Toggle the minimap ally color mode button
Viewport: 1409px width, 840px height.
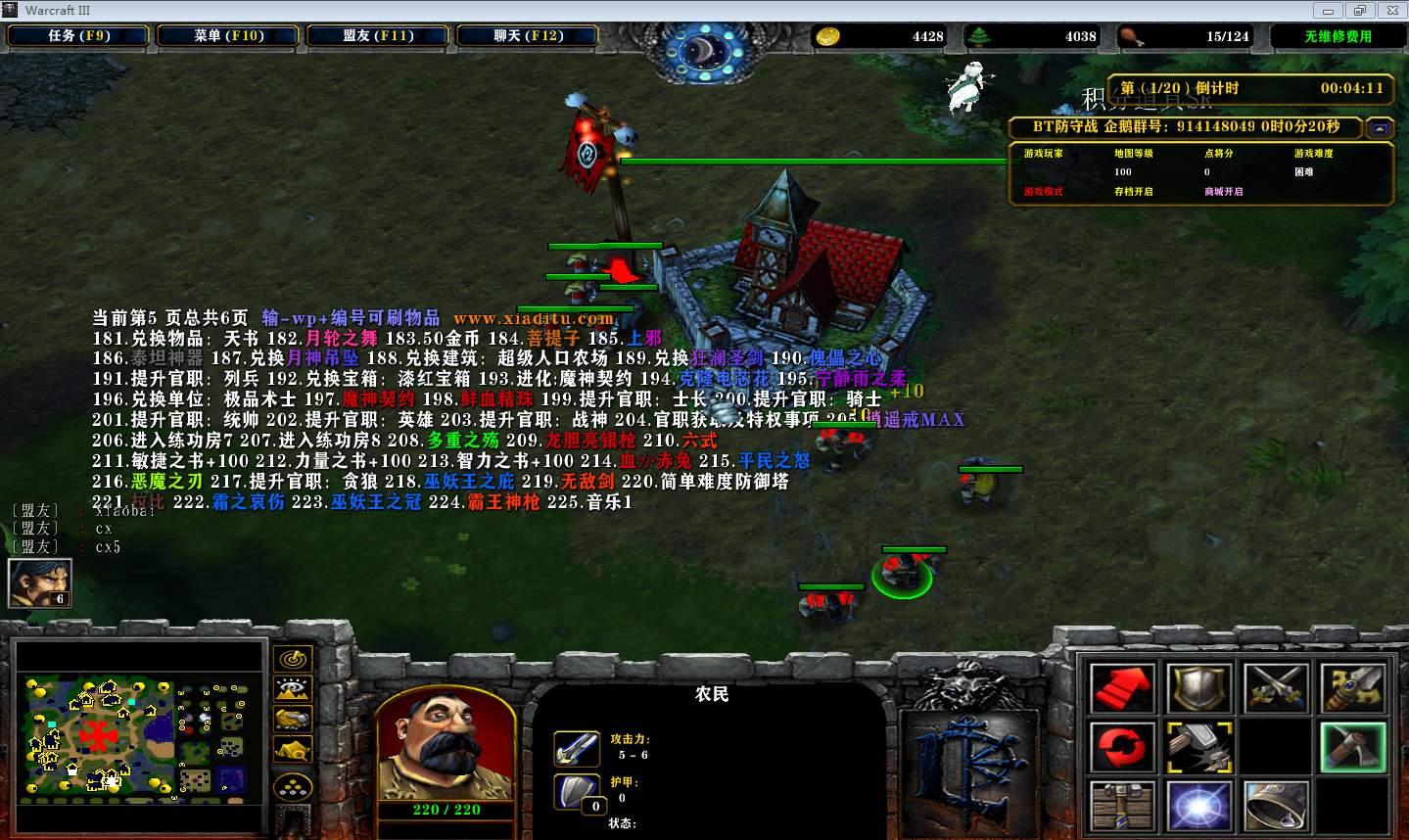(292, 721)
